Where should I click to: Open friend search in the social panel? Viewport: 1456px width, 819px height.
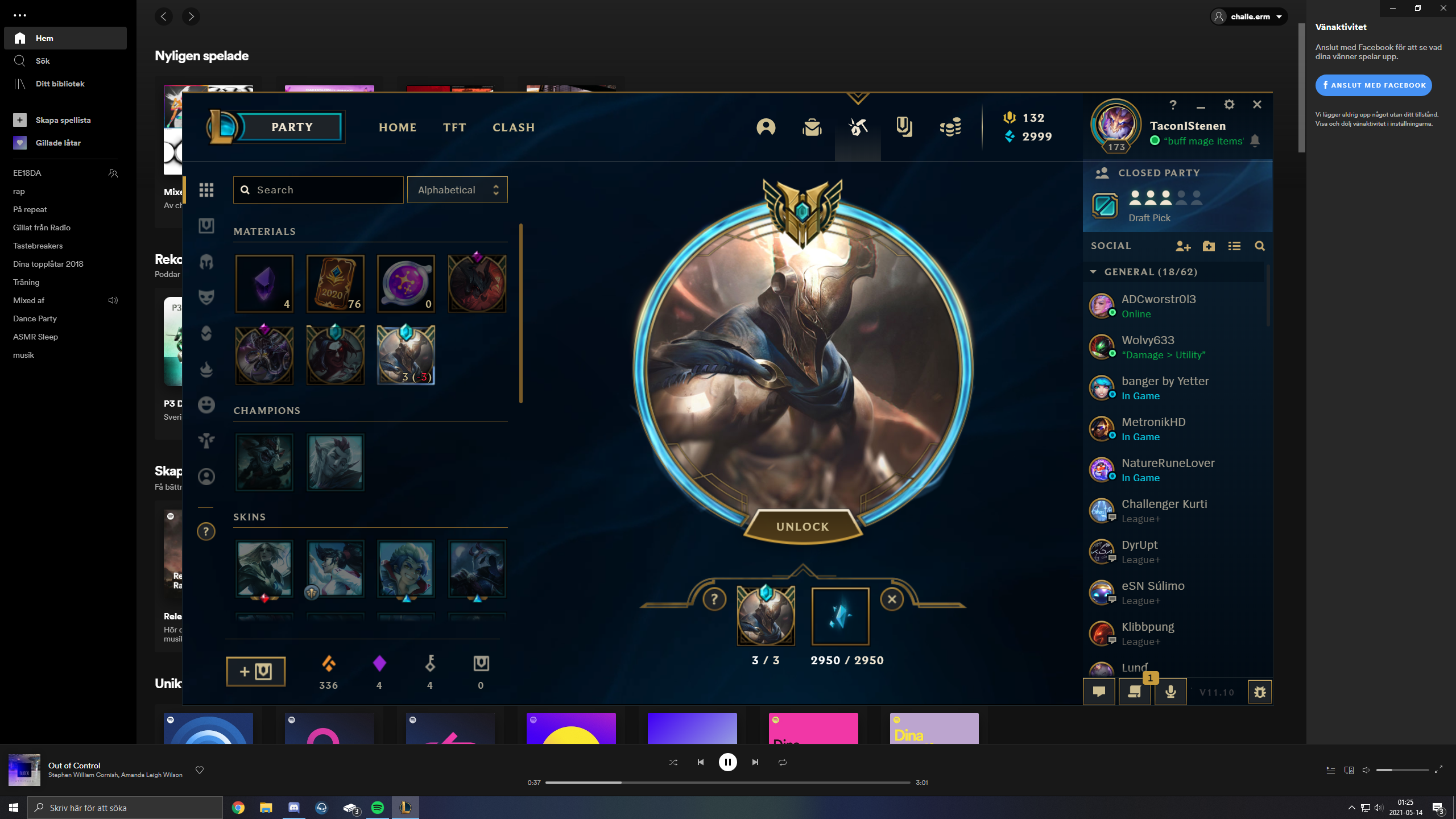pos(1260,246)
